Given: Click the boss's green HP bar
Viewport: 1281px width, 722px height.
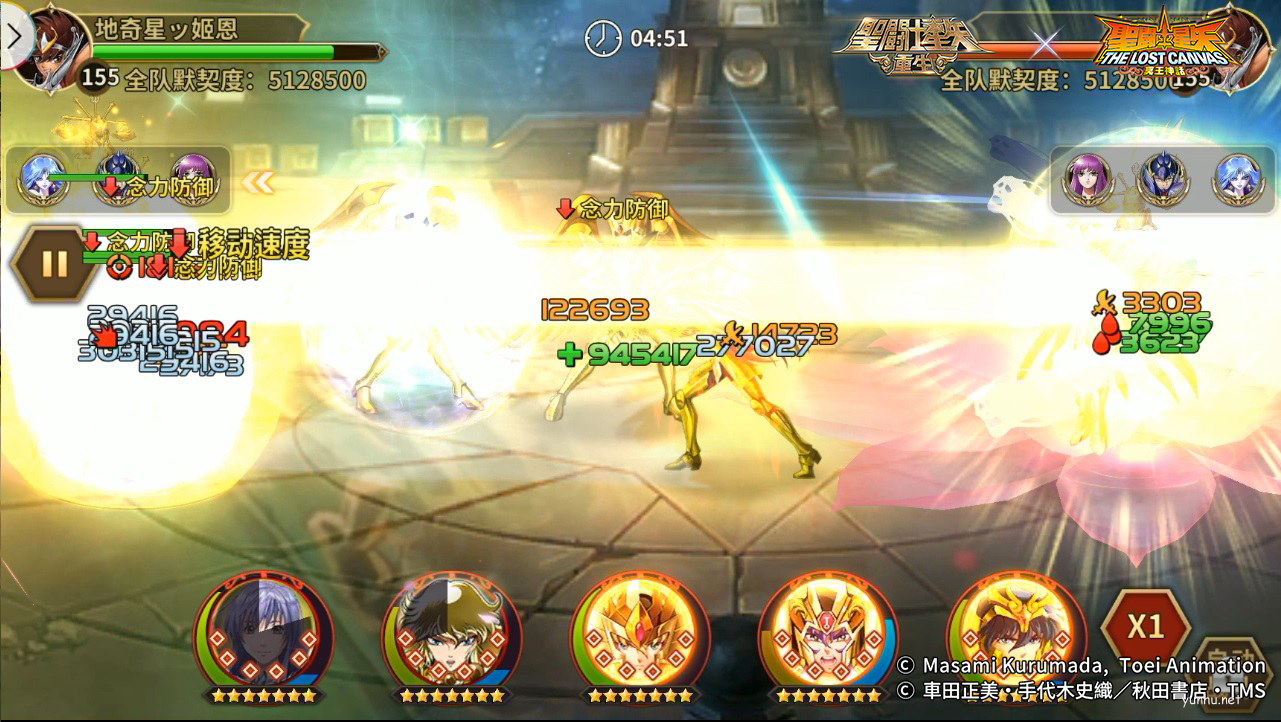Looking at the screenshot, I should [230, 48].
